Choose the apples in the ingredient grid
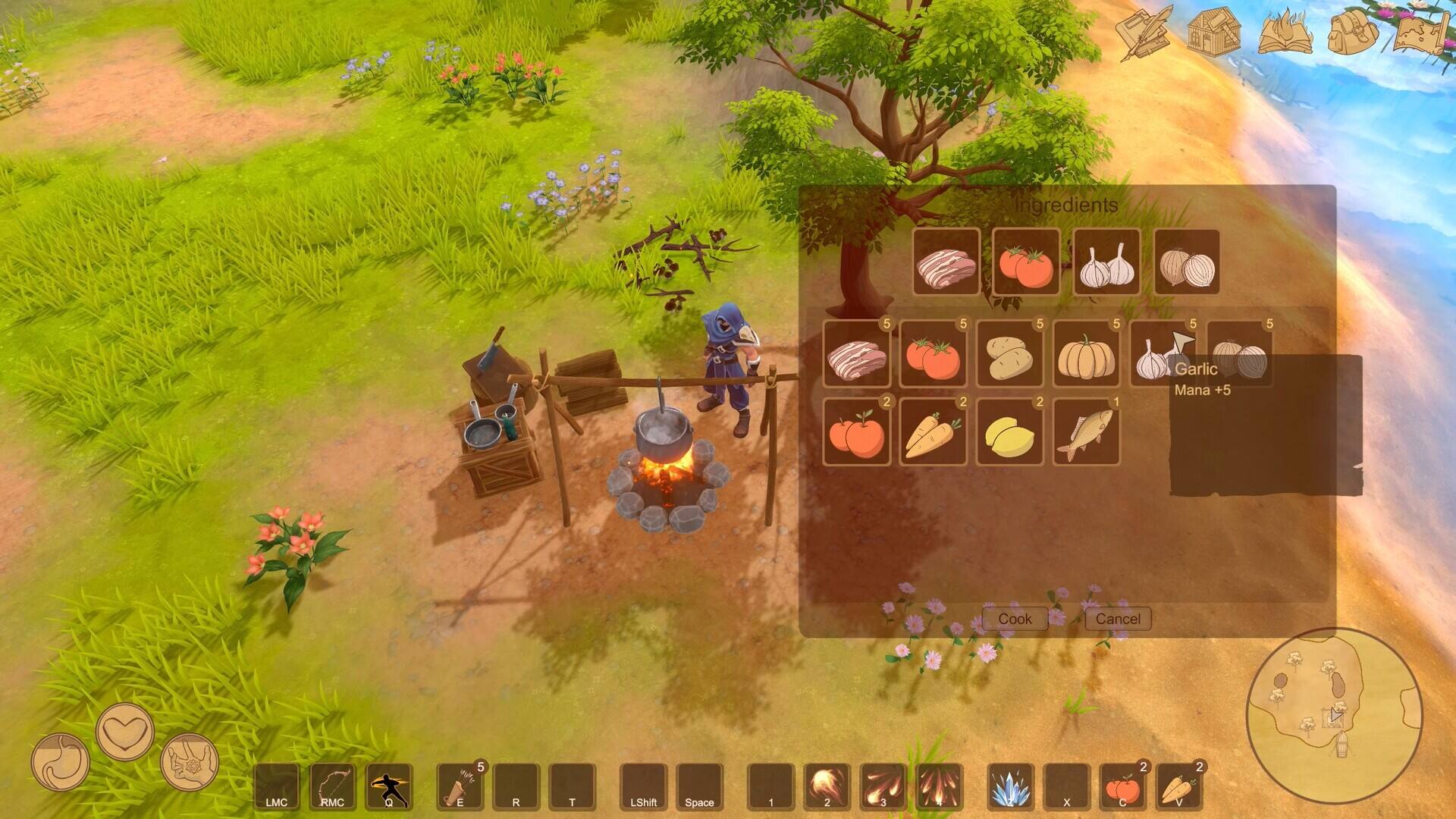This screenshot has height=819, width=1456. click(x=856, y=432)
